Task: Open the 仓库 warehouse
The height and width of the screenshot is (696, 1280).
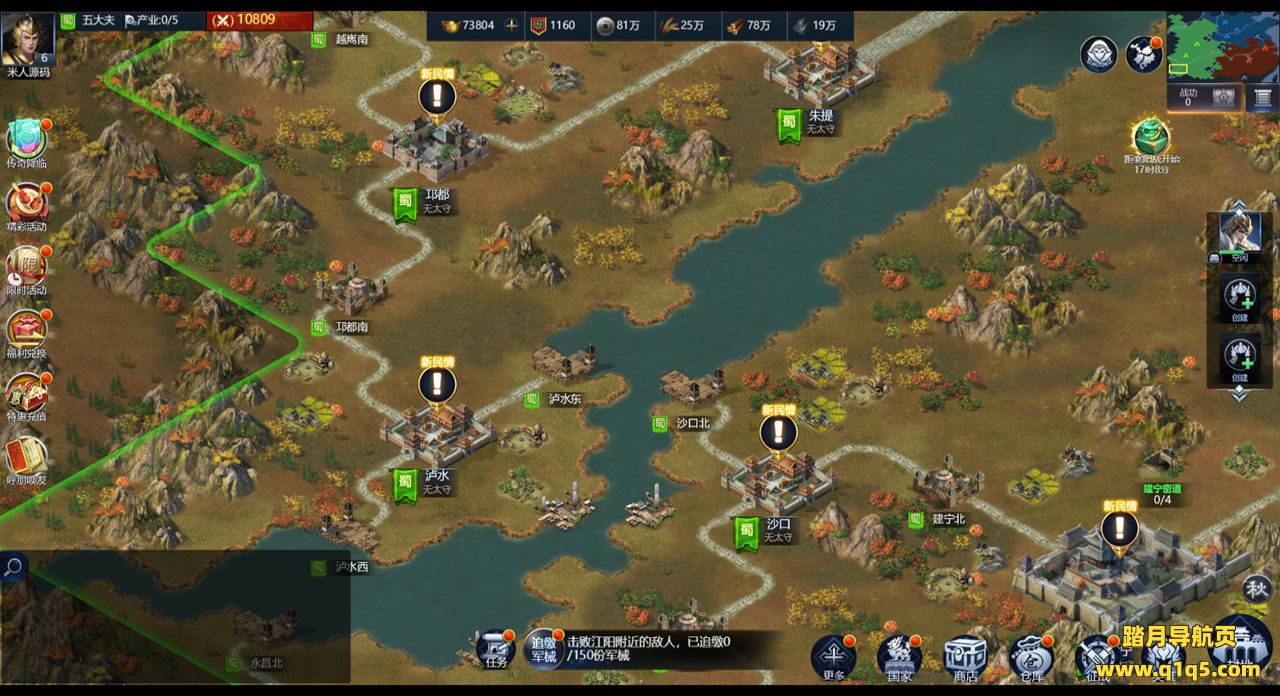Action: [x=1030, y=656]
